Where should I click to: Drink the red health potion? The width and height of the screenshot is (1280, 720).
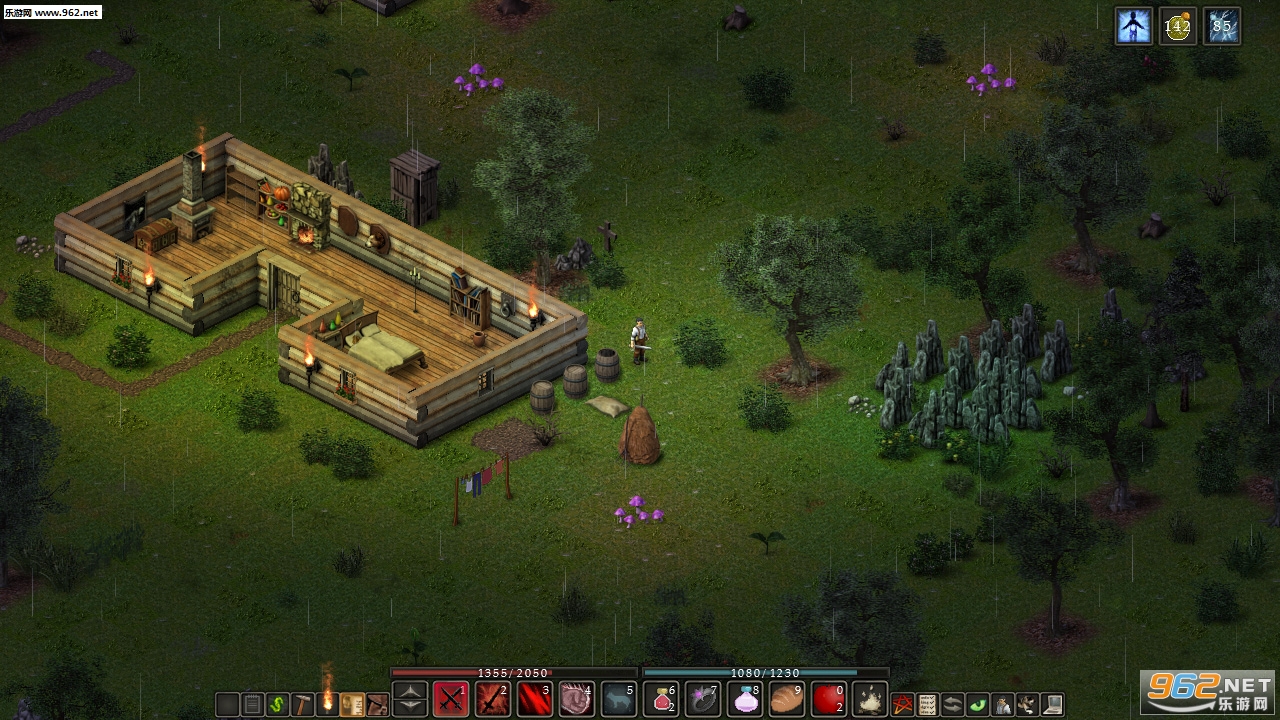tap(661, 699)
